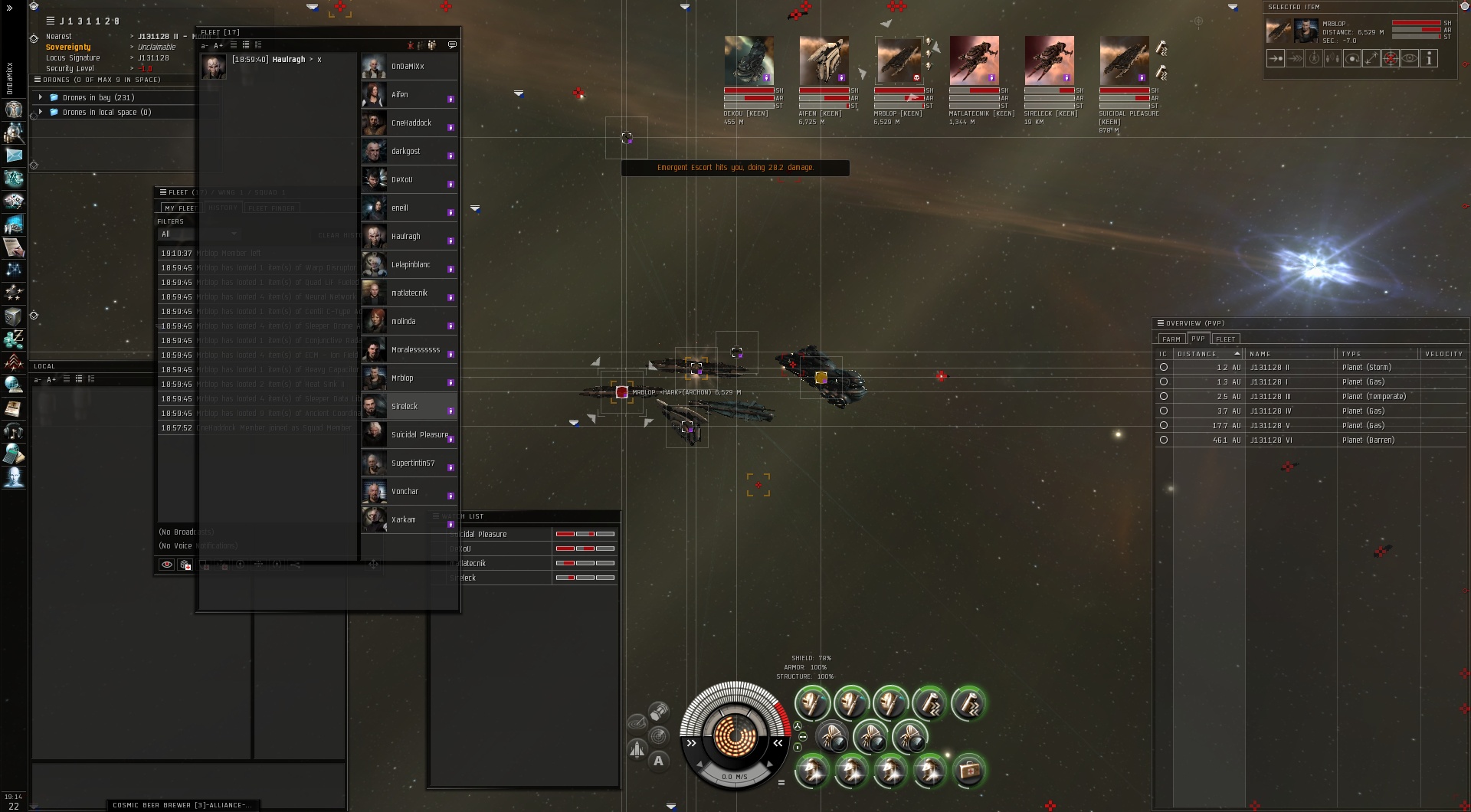Select locked target Matlatecnik

[x=974, y=60]
